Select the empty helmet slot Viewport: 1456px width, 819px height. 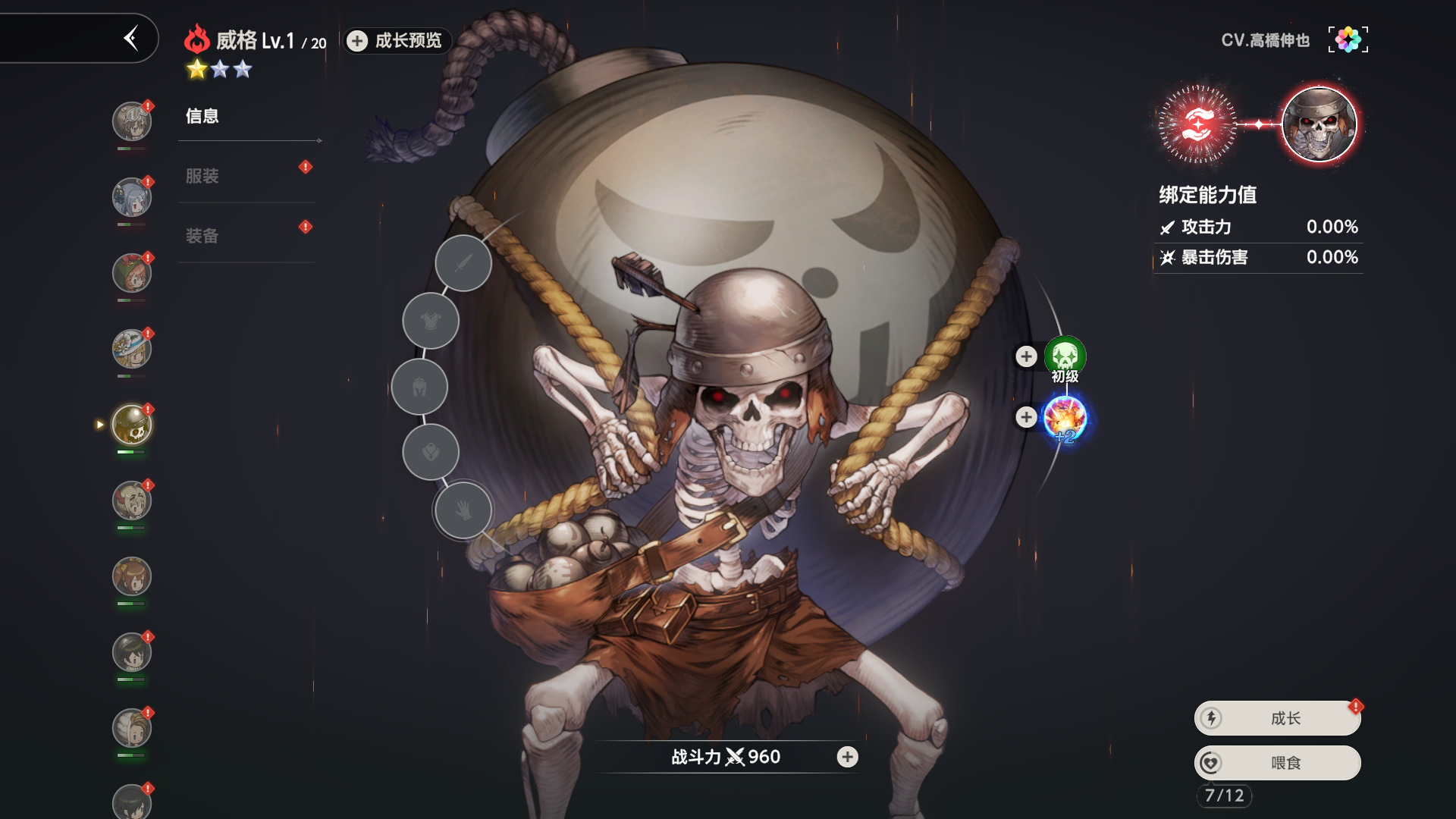[419, 388]
